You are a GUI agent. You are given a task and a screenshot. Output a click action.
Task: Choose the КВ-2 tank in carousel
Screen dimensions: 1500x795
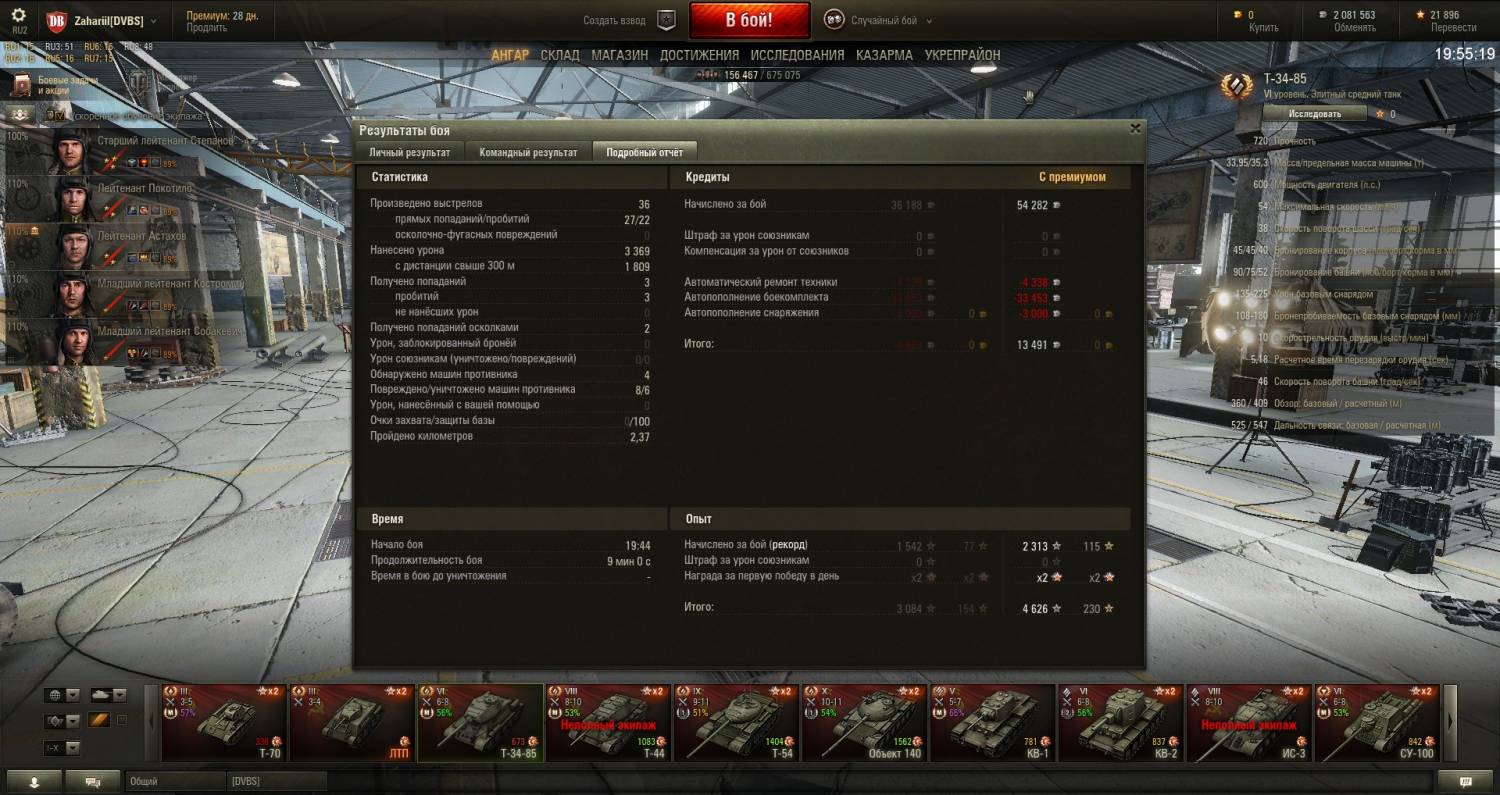pyautogui.click(x=1120, y=722)
